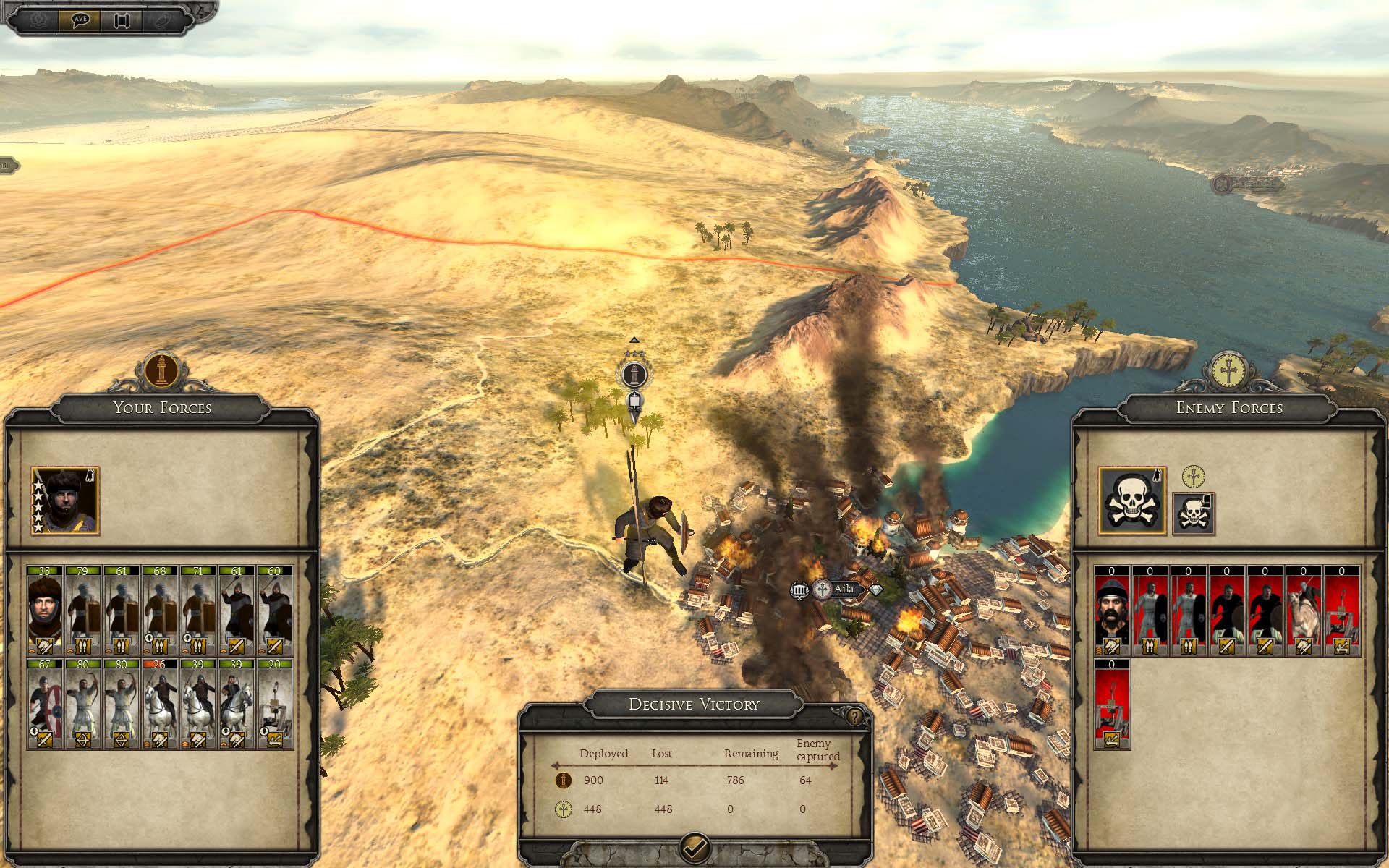Select your siege engine unit card showing 20

274,704
